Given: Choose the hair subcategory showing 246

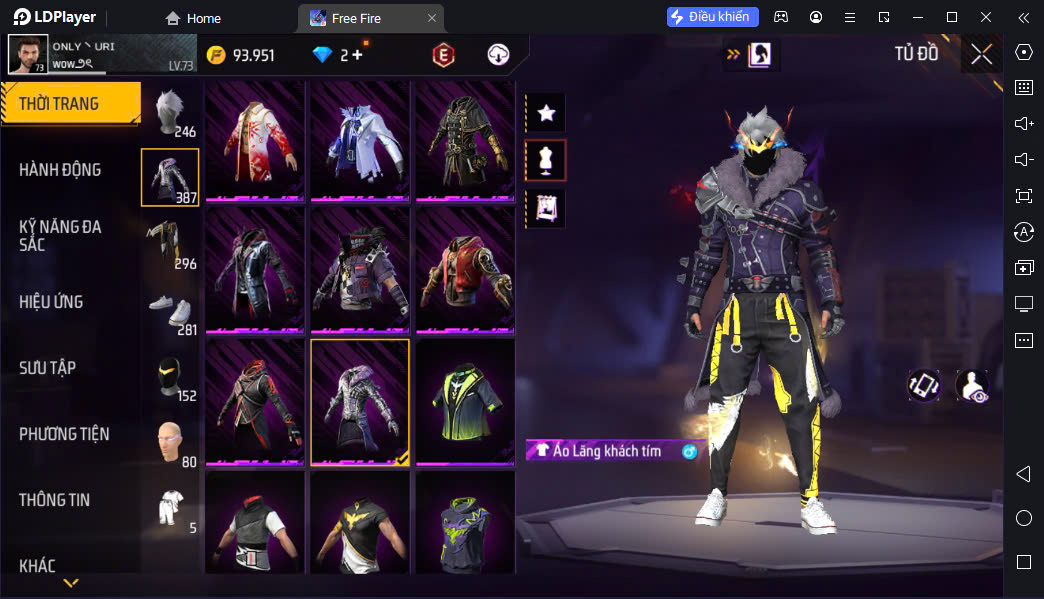Looking at the screenshot, I should coord(170,112).
